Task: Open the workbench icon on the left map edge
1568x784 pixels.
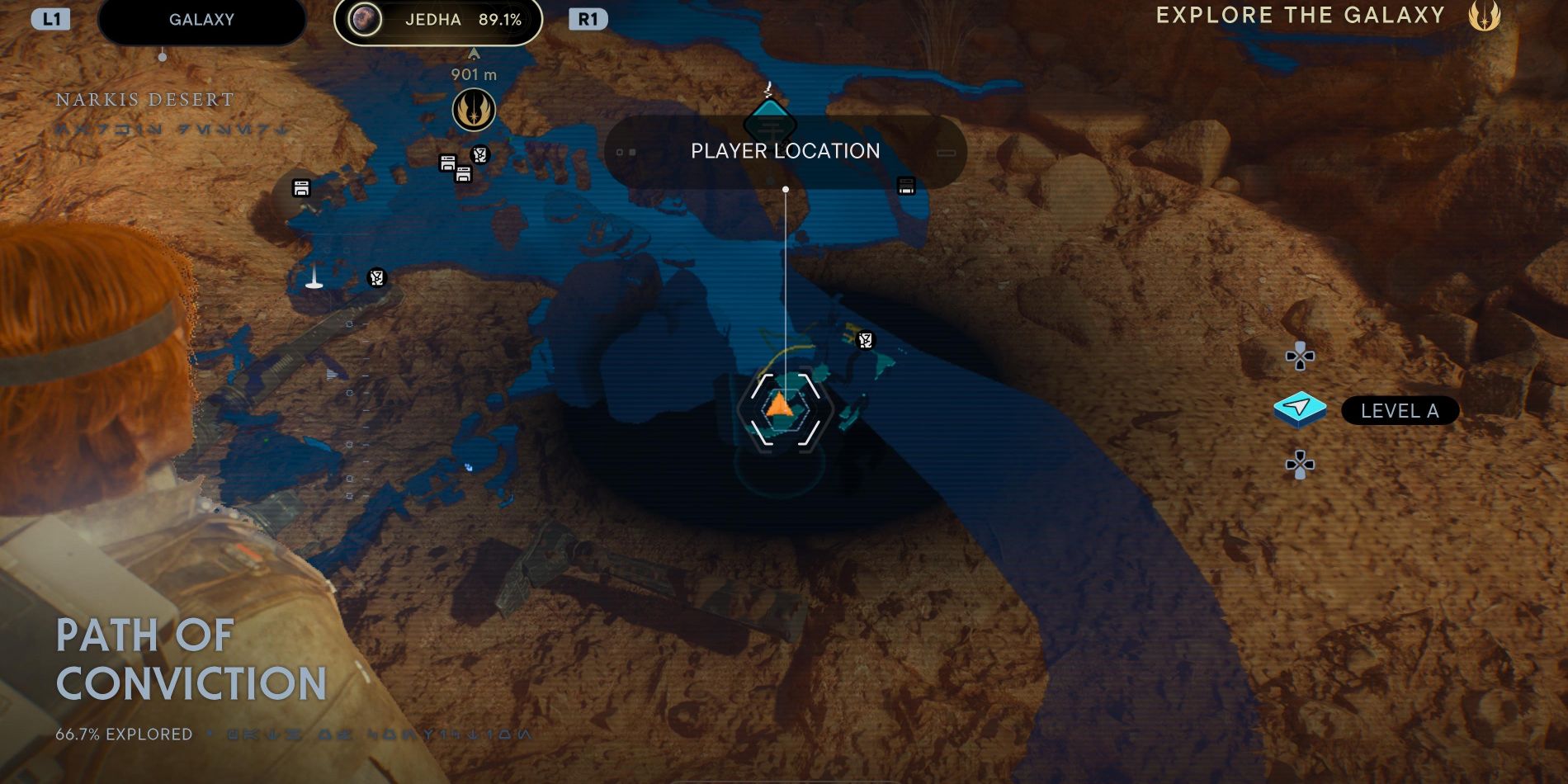Action: click(x=300, y=187)
